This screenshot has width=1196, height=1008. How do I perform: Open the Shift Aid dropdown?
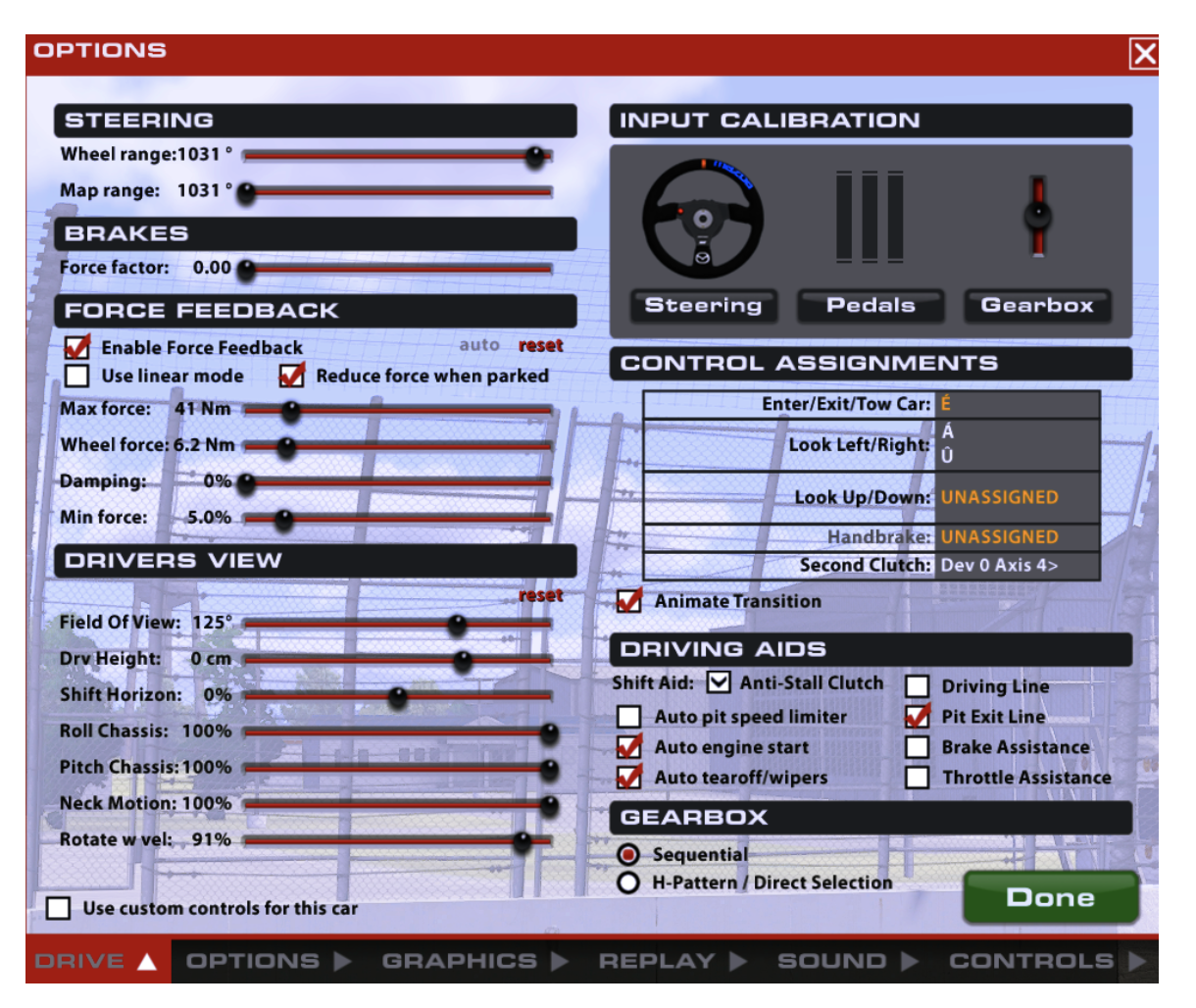[x=719, y=682]
